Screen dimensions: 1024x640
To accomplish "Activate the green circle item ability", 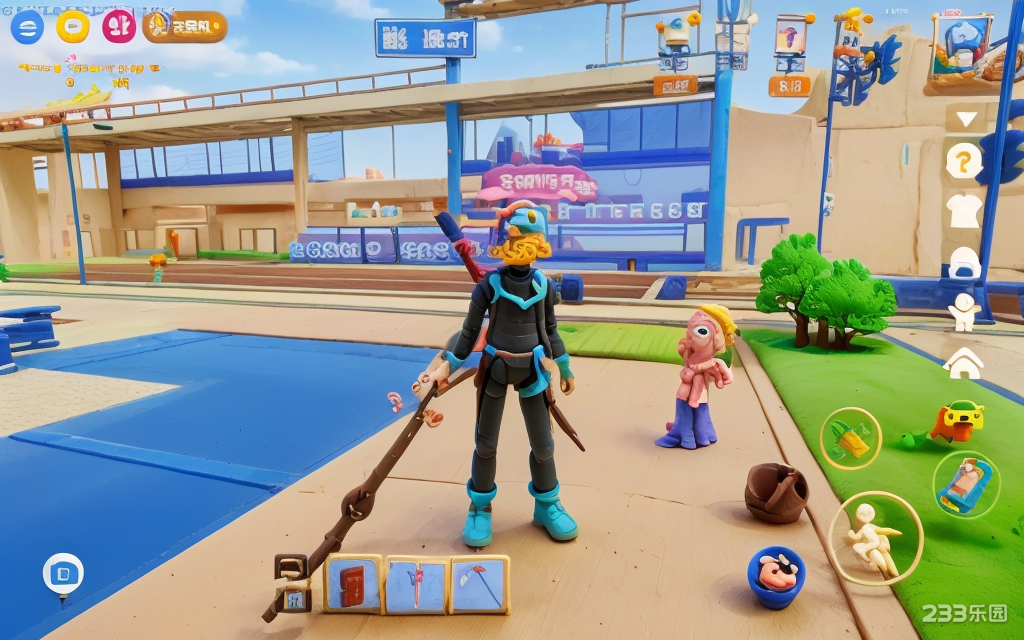I will (x=850, y=437).
